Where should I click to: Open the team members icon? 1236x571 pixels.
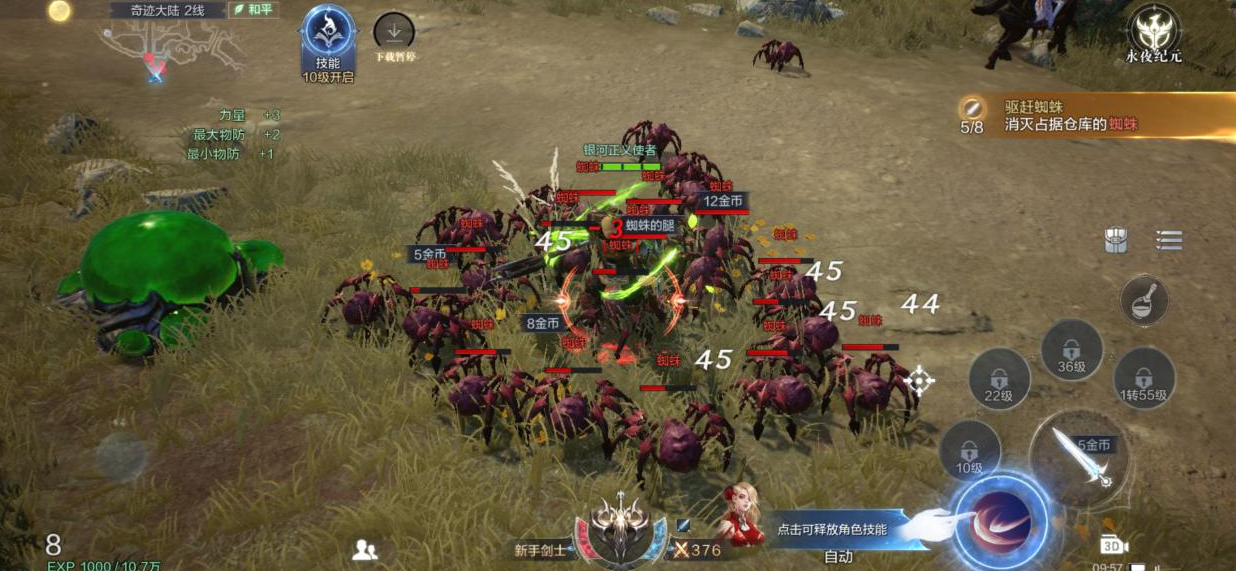click(365, 549)
